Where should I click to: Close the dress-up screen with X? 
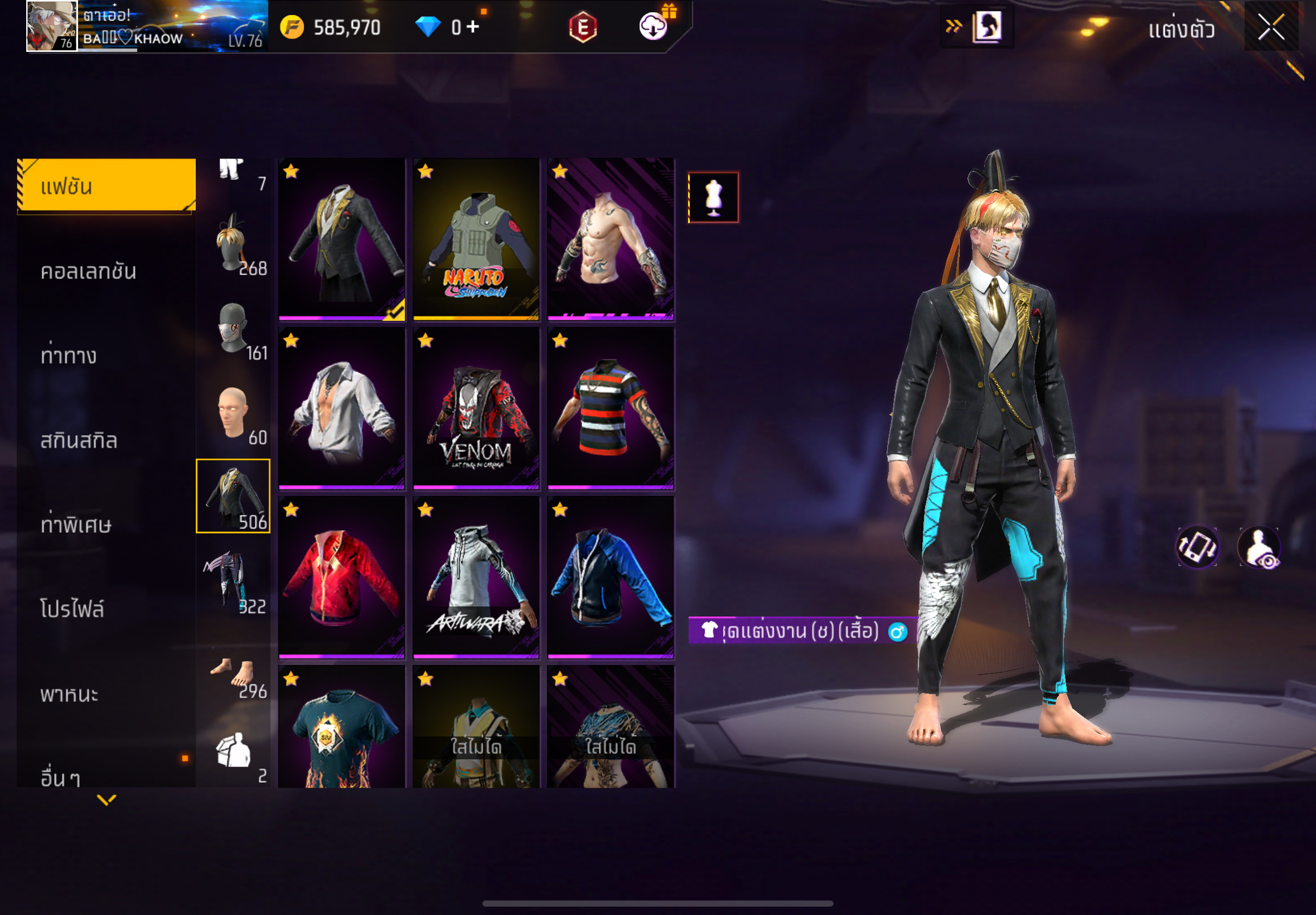(1270, 27)
